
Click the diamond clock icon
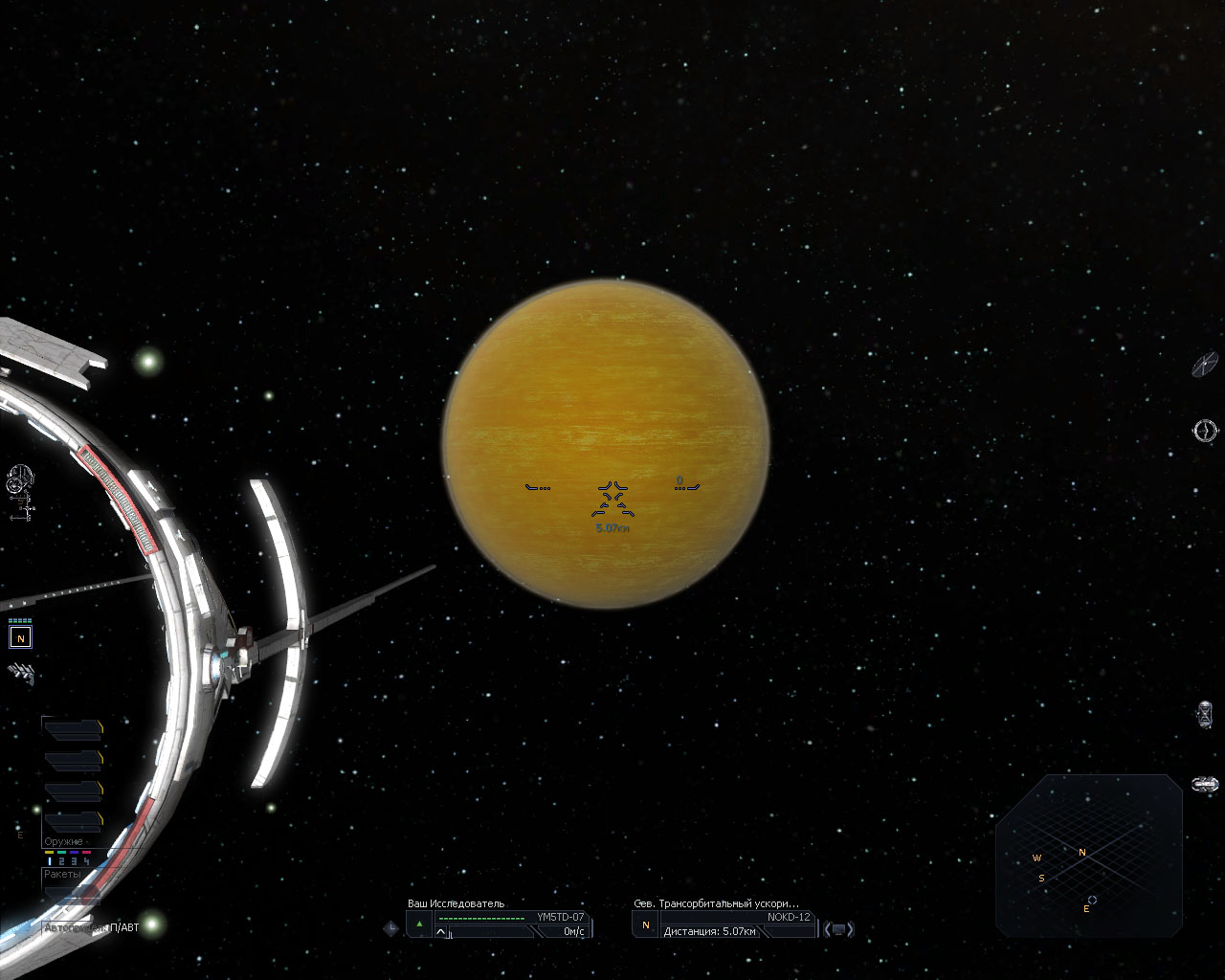click(x=390, y=927)
